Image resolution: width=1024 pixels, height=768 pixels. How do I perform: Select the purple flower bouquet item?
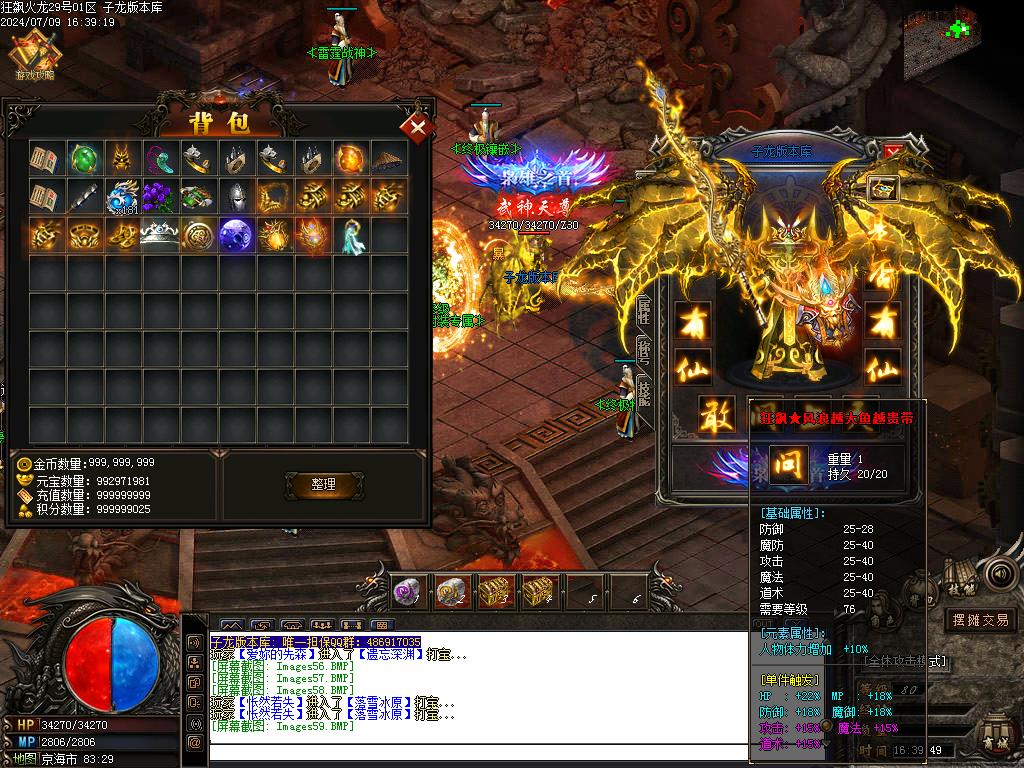coord(160,196)
